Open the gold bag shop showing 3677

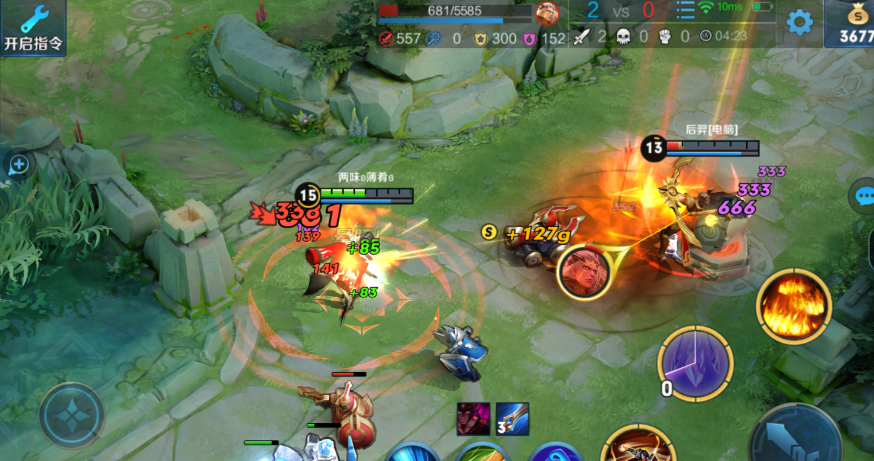[851, 23]
